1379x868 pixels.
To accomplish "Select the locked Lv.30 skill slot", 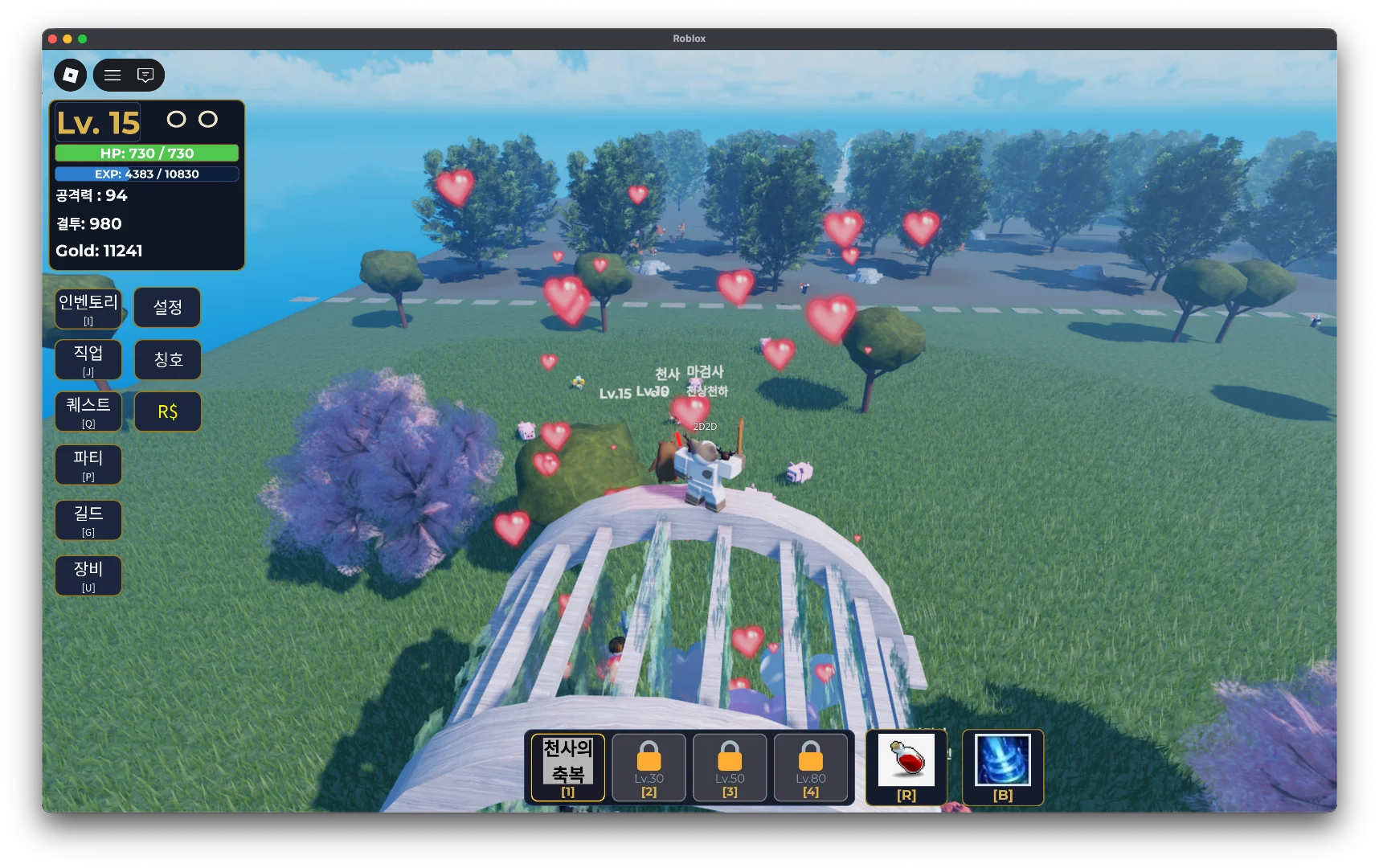I will [649, 768].
